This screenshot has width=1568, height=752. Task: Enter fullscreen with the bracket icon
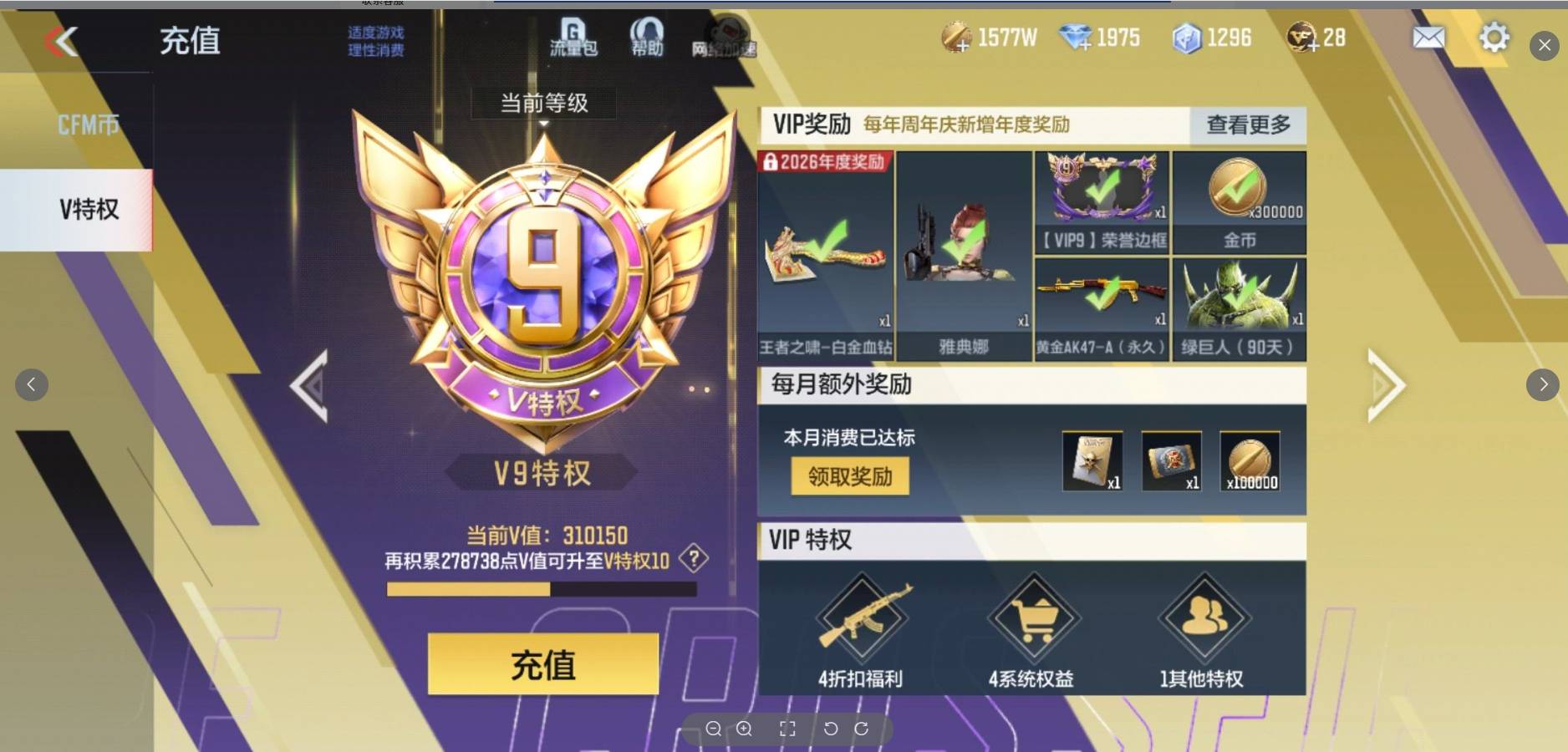click(x=787, y=729)
